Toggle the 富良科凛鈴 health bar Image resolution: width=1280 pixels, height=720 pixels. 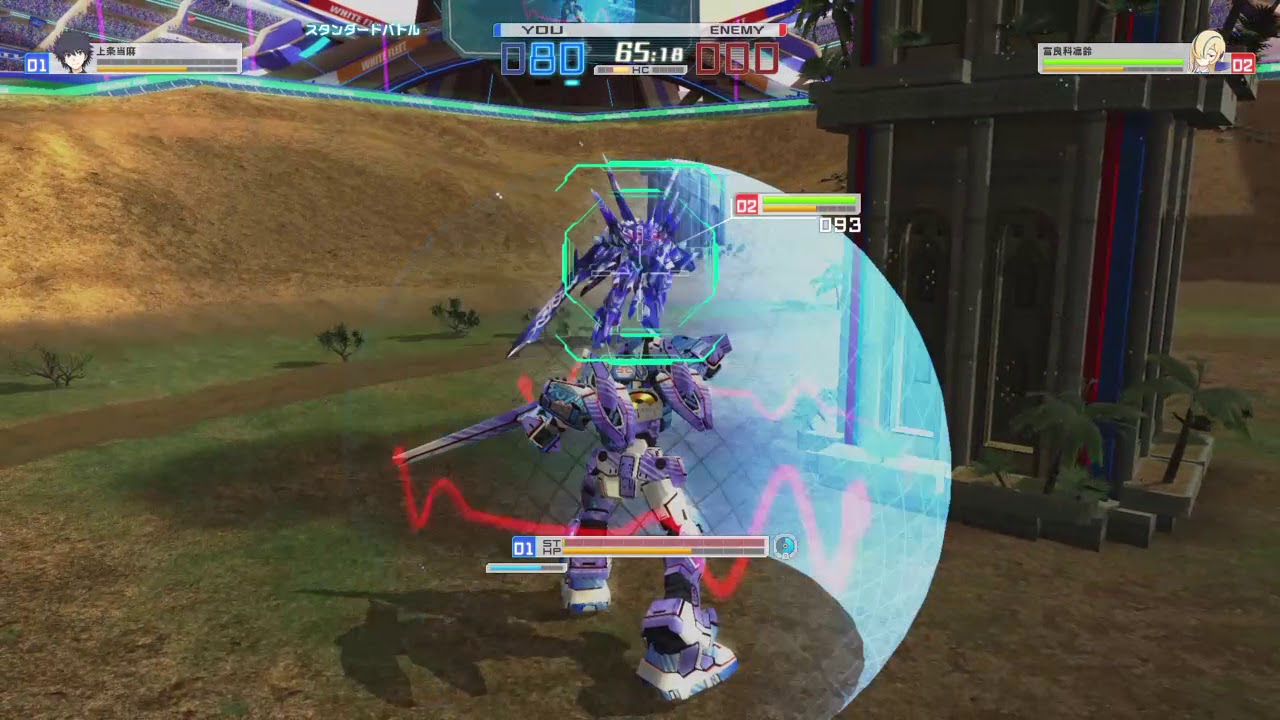click(1115, 62)
